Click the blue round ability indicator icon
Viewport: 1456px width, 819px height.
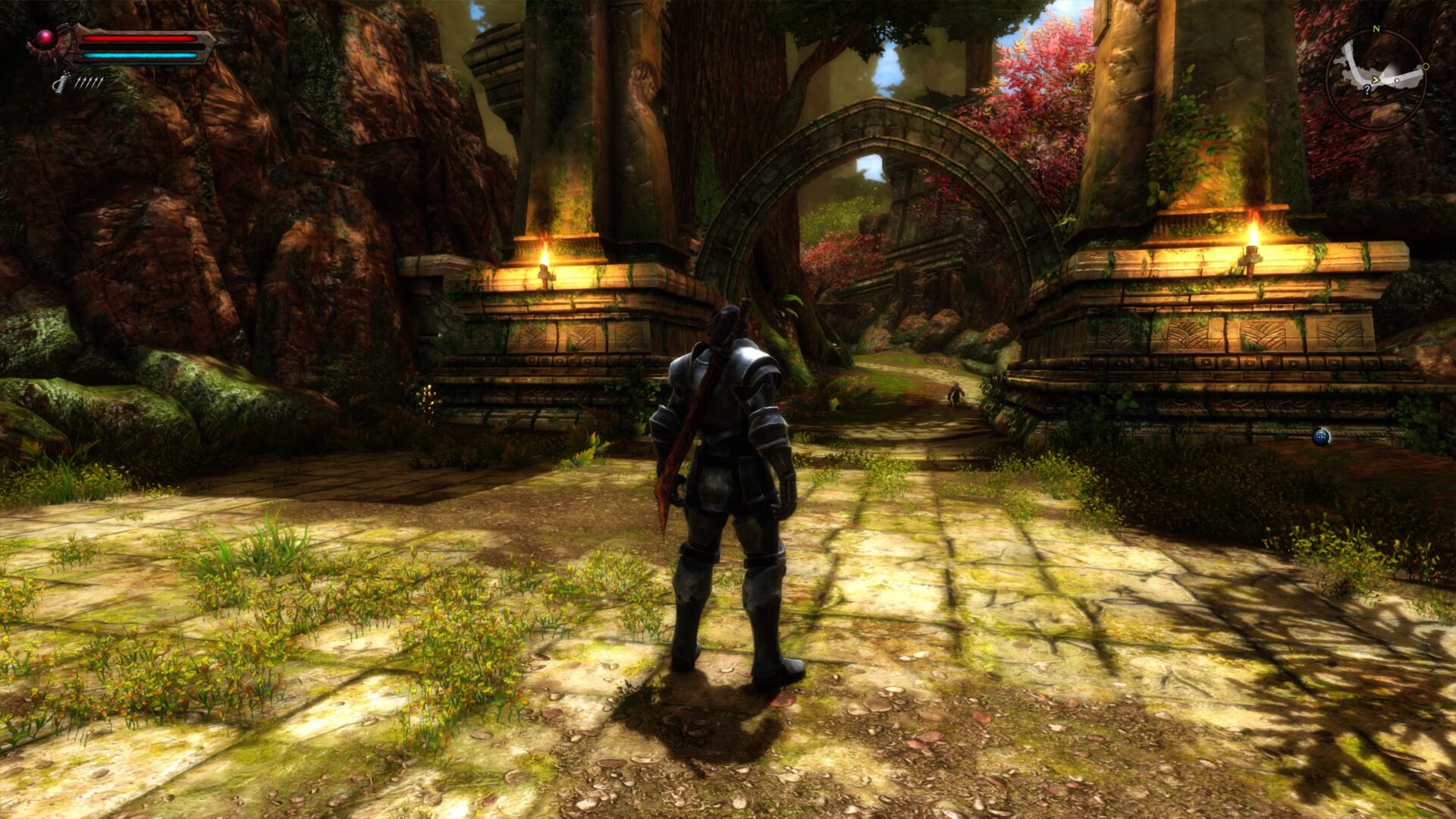(1321, 436)
